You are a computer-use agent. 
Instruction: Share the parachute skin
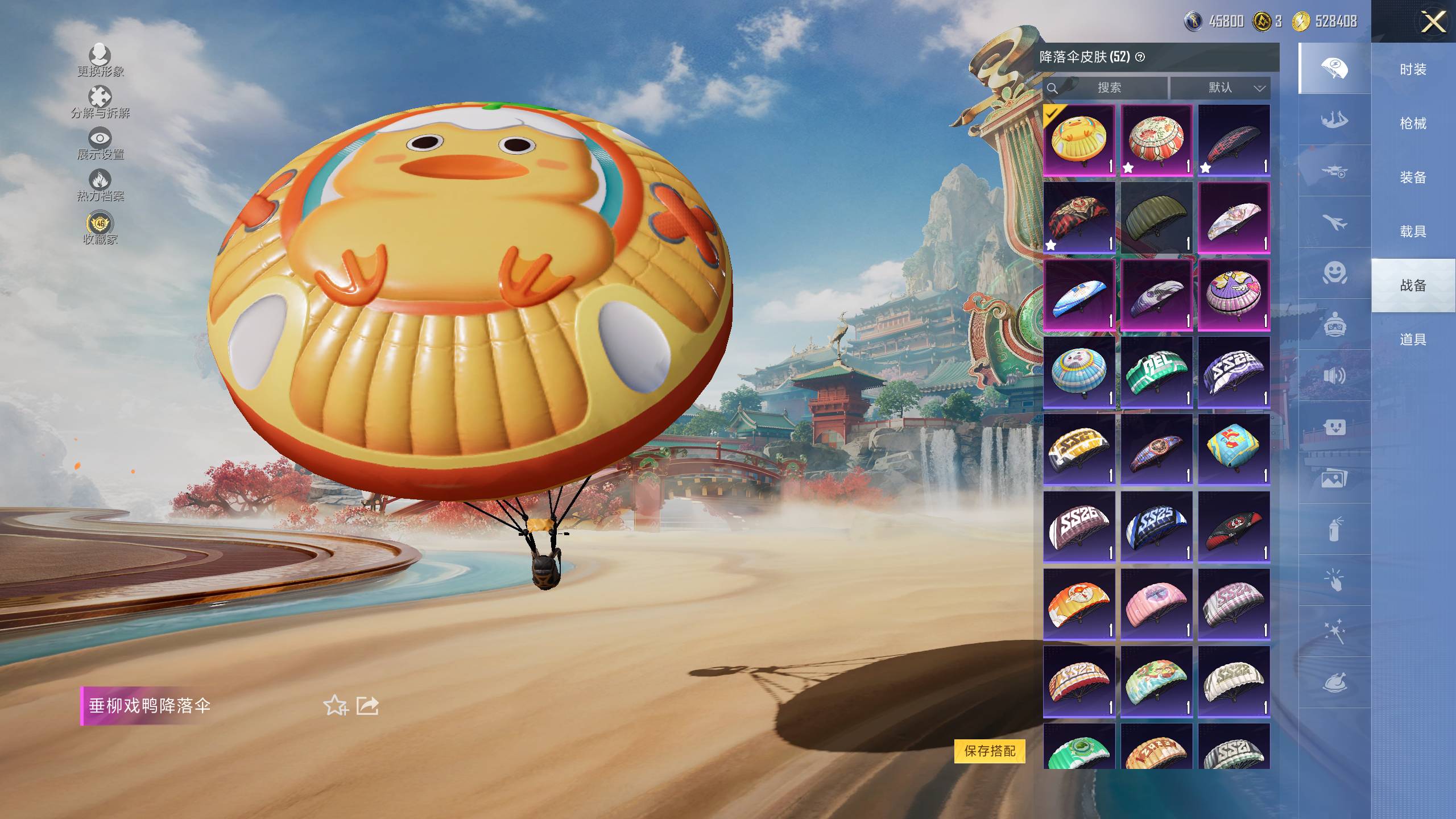click(x=367, y=706)
